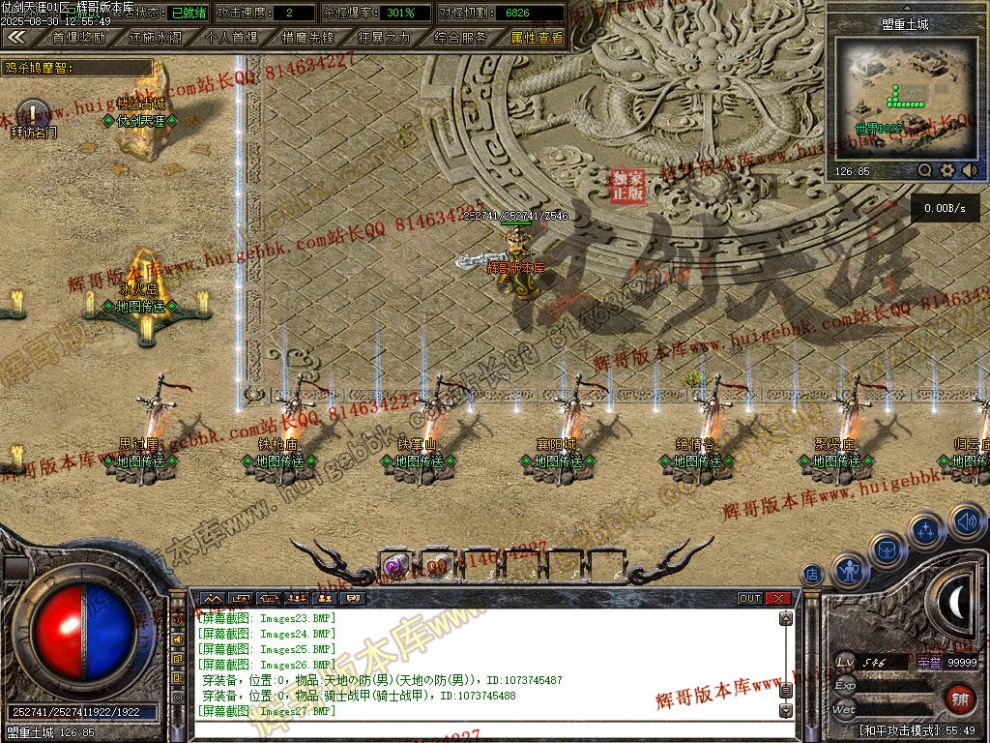Click the minimap magnifier search button
The width and height of the screenshot is (990, 743).
(x=925, y=171)
